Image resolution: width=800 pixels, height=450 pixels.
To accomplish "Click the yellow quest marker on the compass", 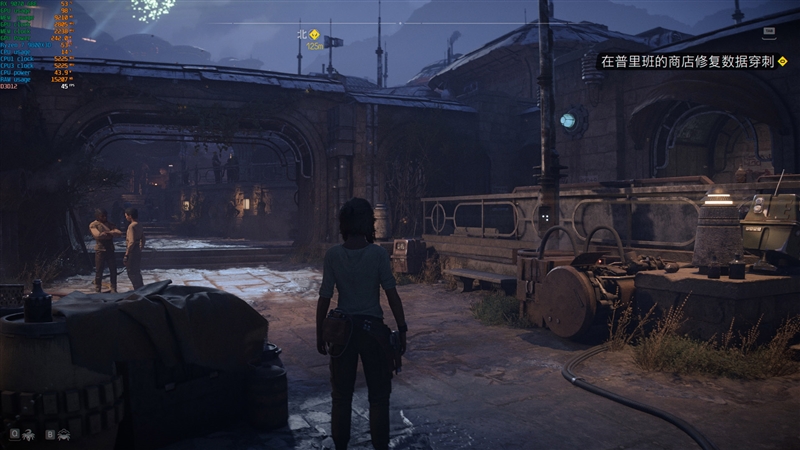I will (x=314, y=34).
